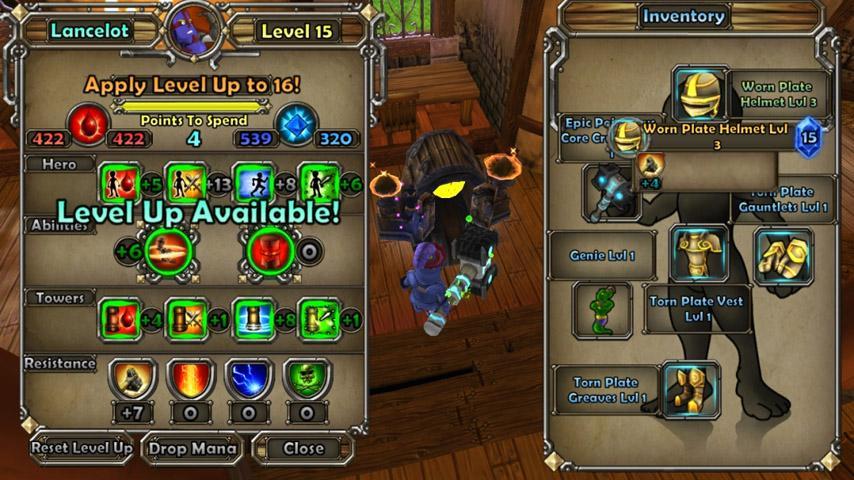
Task: Increase the hero movement speed stat
Action: 252,183
